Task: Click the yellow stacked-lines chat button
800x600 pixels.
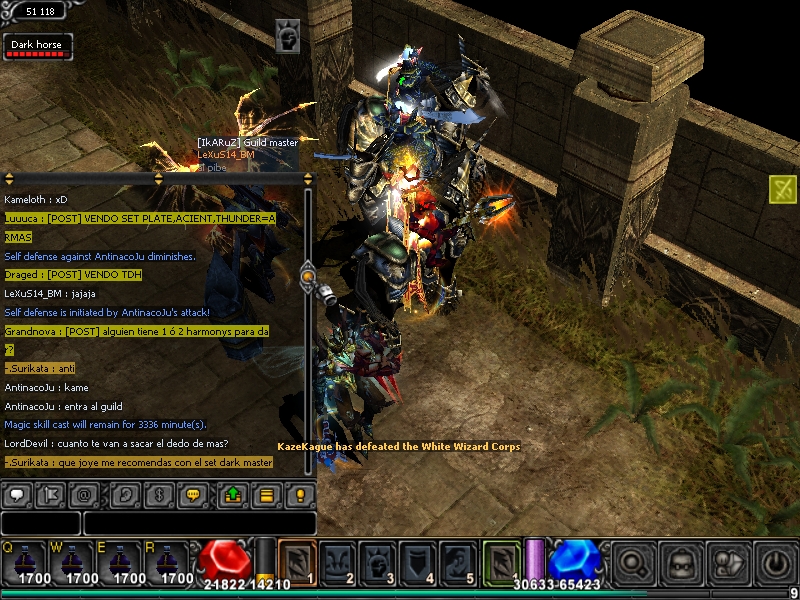Action: click(266, 495)
